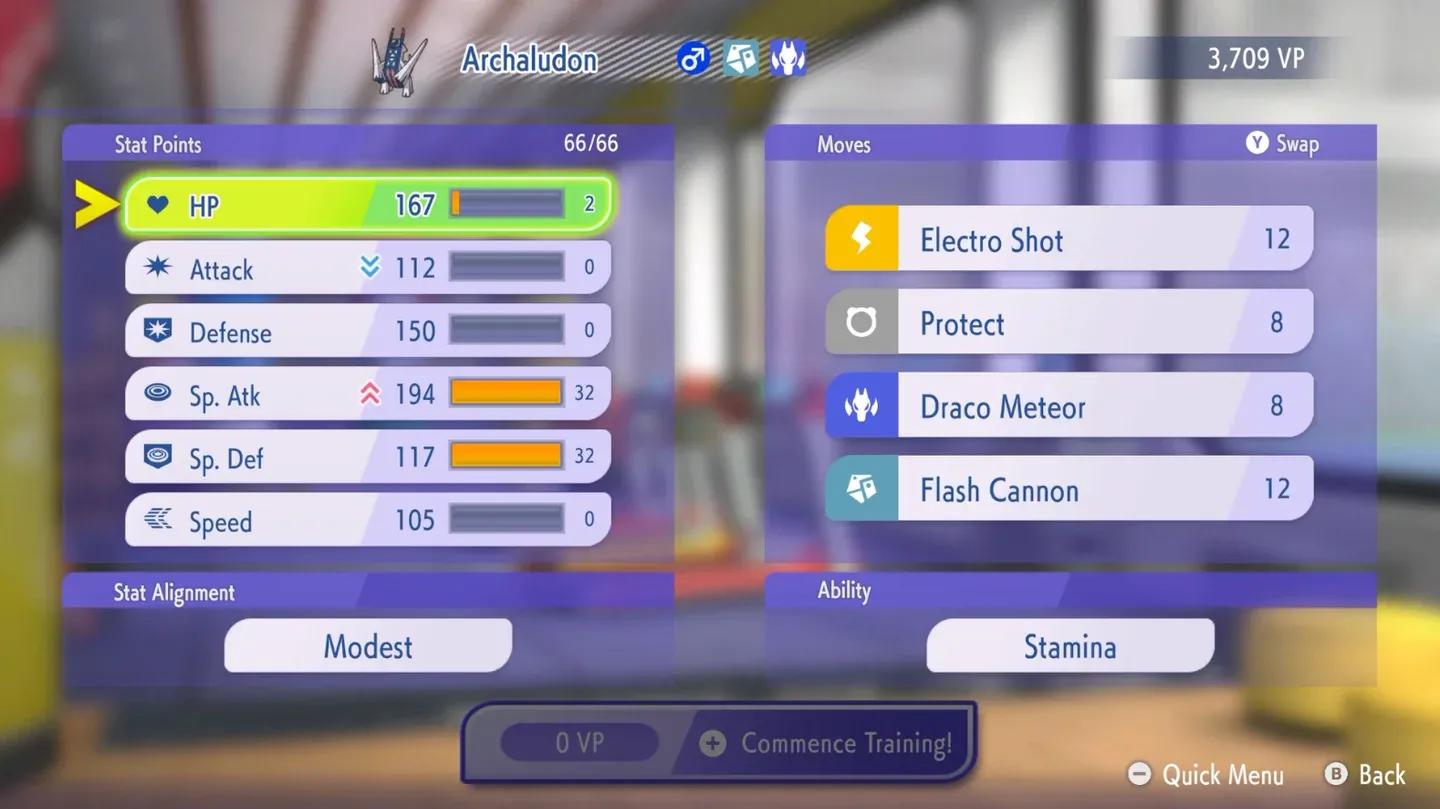Open the Quick Menu

point(1205,775)
